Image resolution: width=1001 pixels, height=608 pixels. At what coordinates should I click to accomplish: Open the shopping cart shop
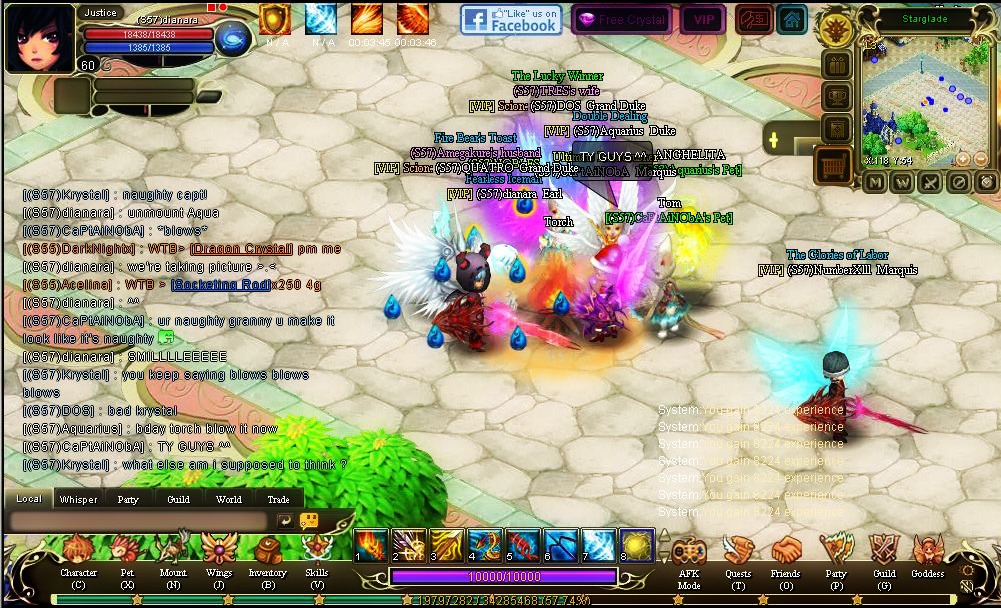[832, 165]
